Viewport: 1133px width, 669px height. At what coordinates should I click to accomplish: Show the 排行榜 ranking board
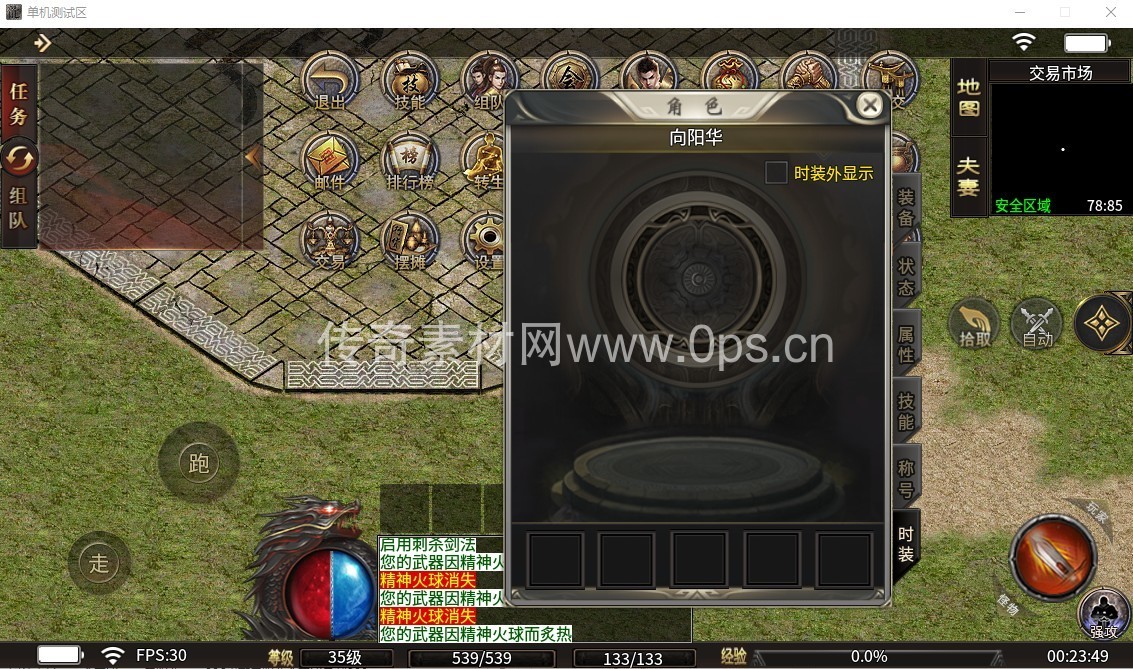[x=410, y=162]
